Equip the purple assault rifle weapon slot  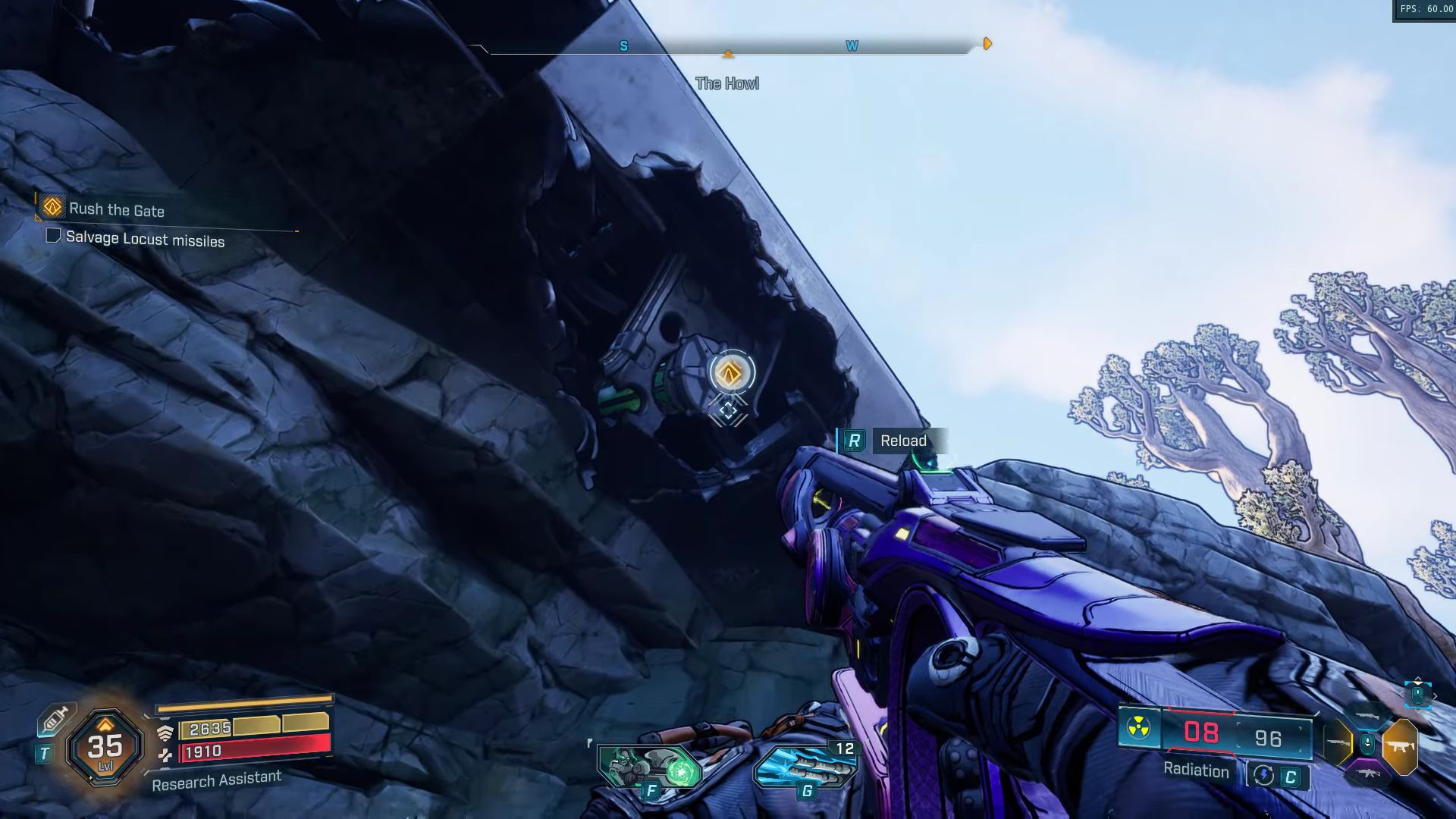pyautogui.click(x=1368, y=774)
